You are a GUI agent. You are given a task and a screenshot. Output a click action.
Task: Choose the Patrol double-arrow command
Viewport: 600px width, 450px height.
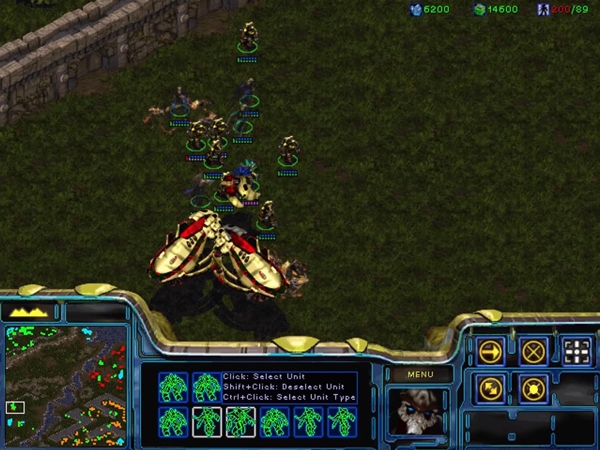[491, 388]
